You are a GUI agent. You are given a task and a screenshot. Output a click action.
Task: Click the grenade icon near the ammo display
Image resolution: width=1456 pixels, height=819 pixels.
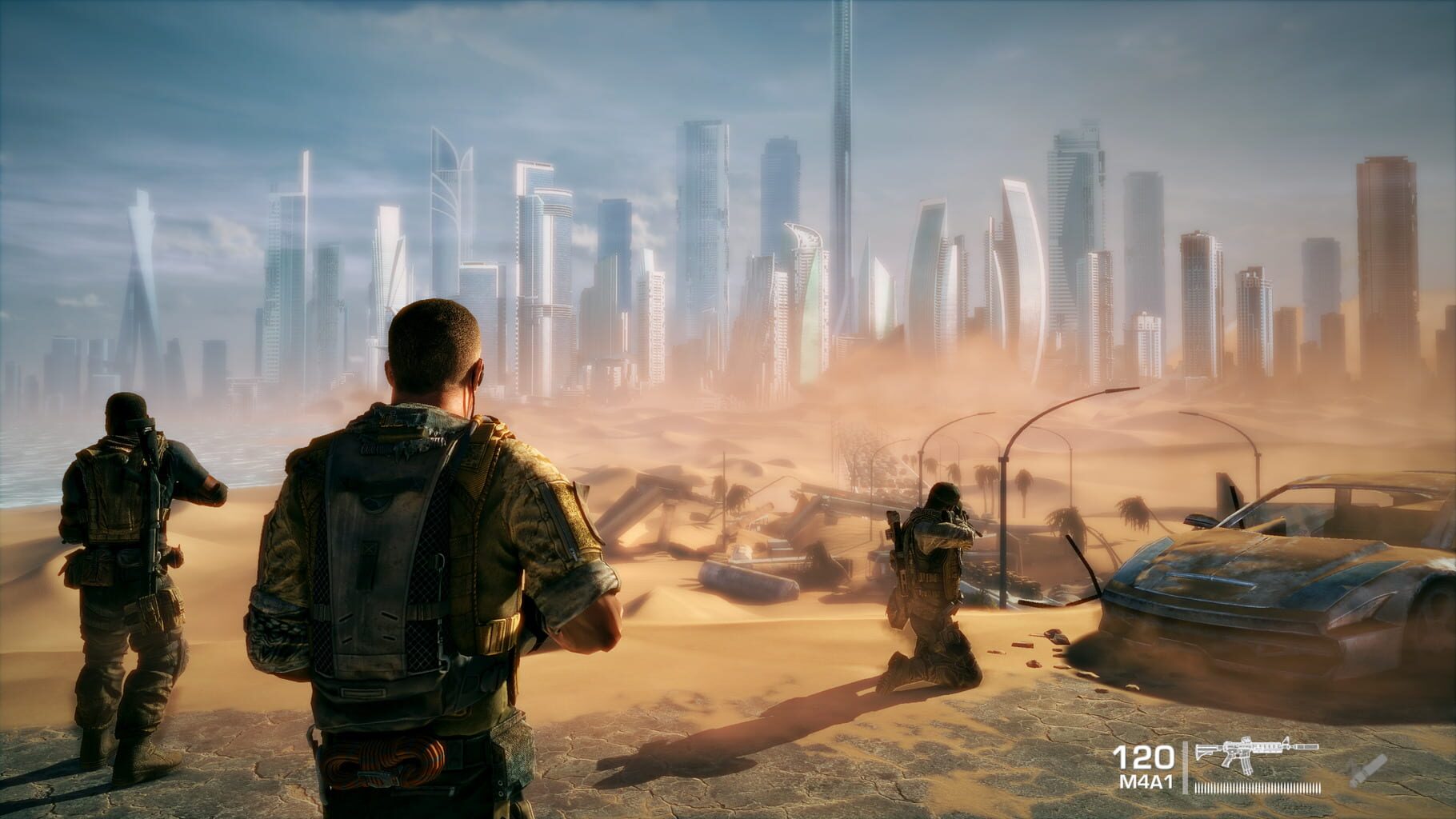1367,768
